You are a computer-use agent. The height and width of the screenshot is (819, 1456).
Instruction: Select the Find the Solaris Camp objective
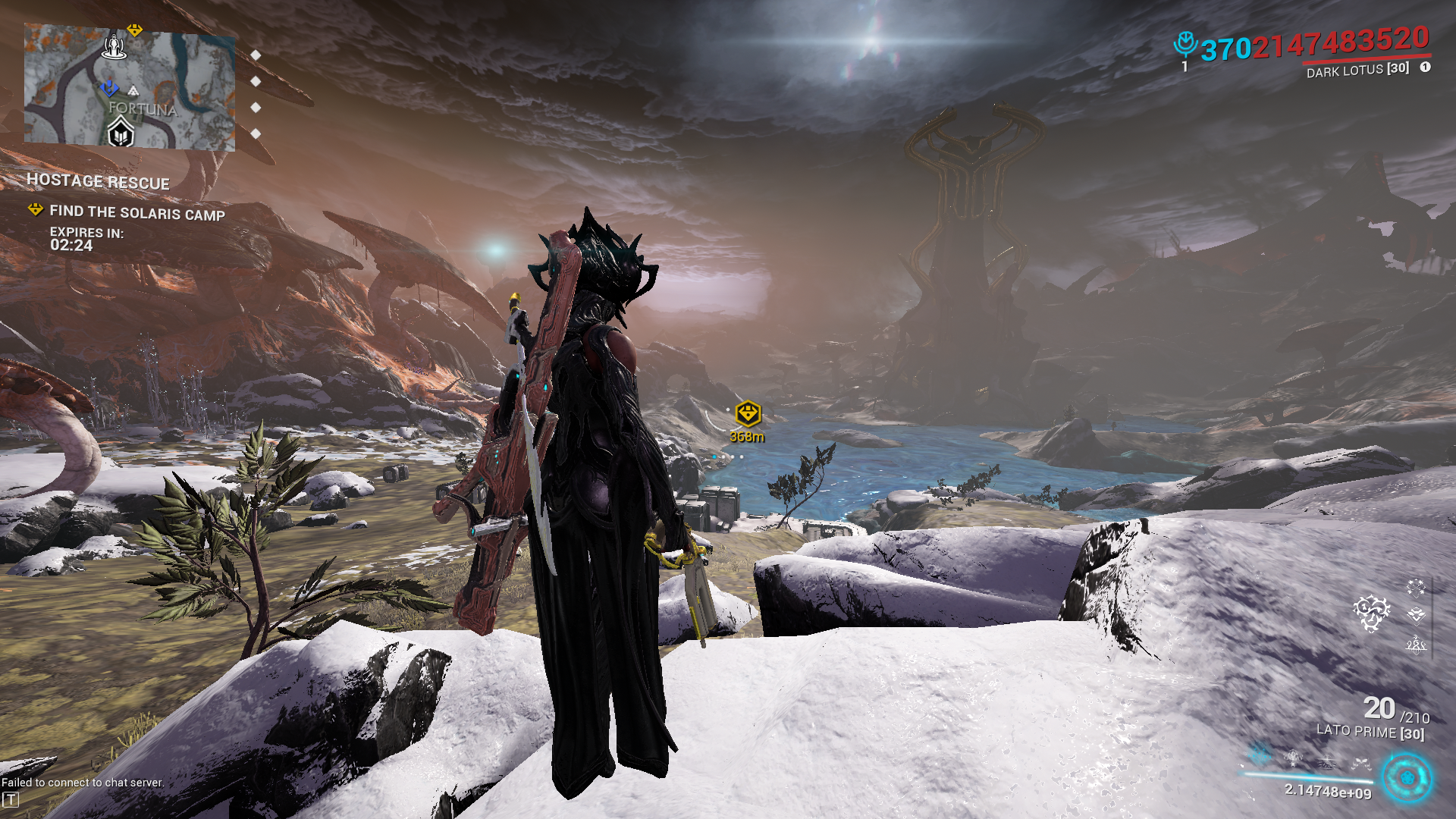pyautogui.click(x=136, y=213)
